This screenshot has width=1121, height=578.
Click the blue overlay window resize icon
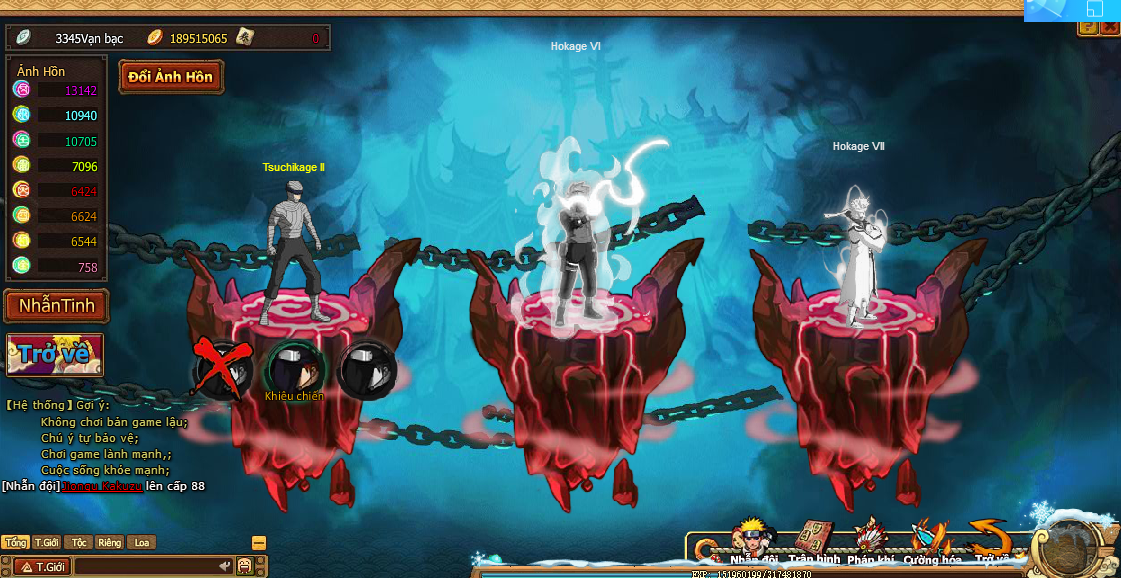(1094, 10)
